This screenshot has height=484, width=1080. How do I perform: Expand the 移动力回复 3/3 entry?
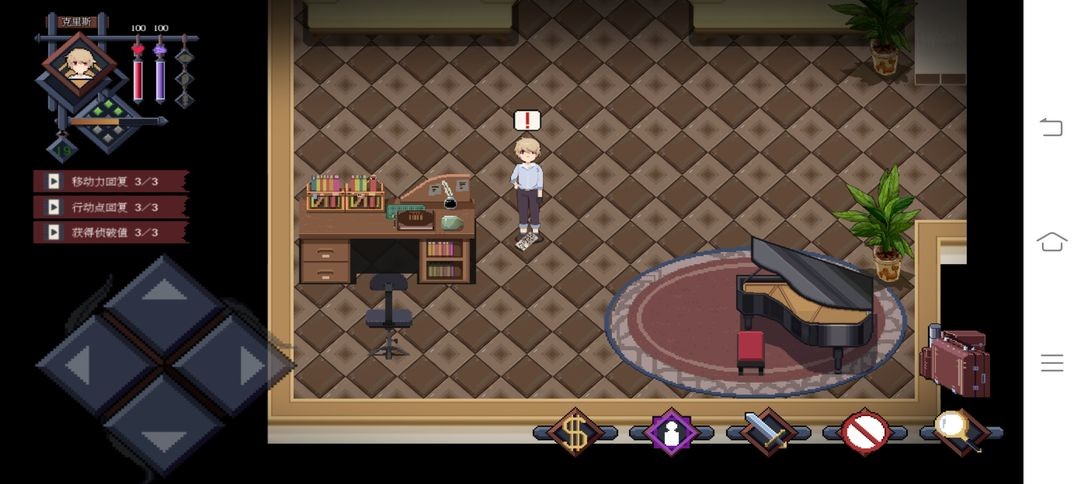pyautogui.click(x=110, y=181)
